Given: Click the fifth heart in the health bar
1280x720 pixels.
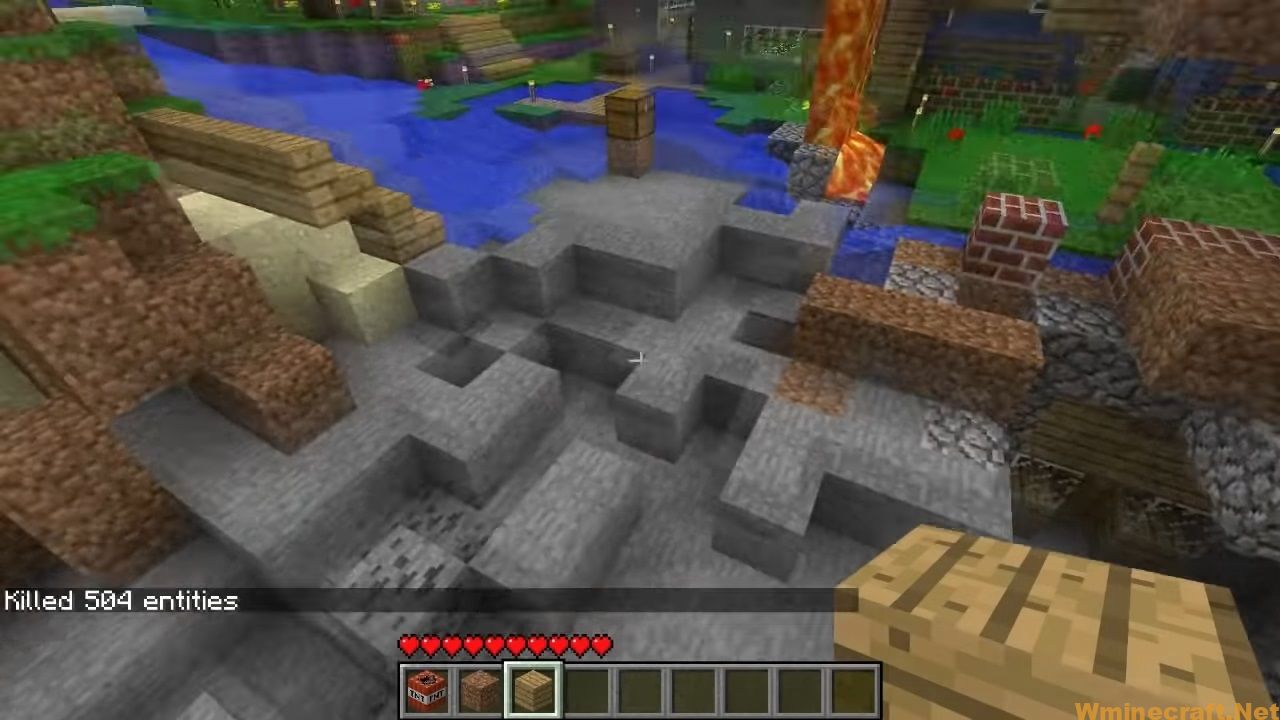Looking at the screenshot, I should point(492,646).
